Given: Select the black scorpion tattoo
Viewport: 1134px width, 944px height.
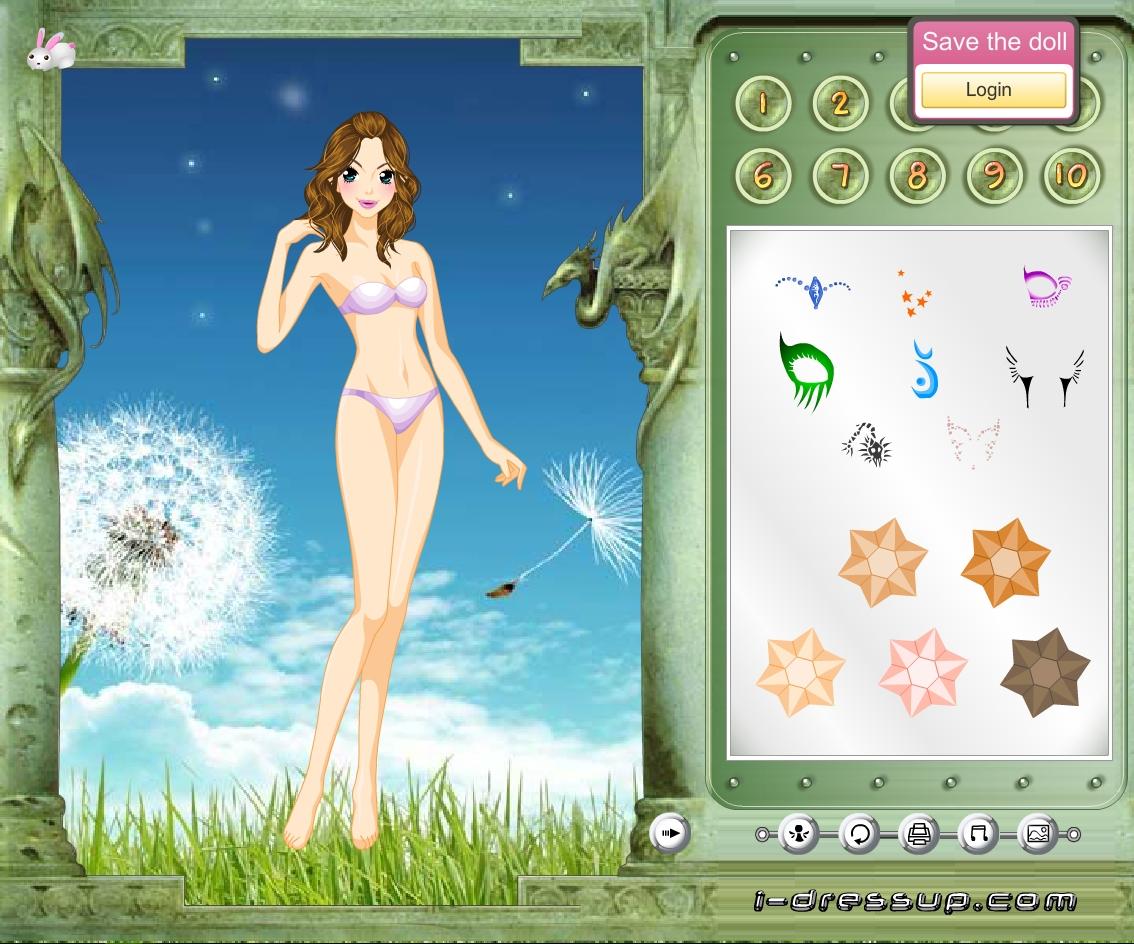Looking at the screenshot, I should pos(867,445).
